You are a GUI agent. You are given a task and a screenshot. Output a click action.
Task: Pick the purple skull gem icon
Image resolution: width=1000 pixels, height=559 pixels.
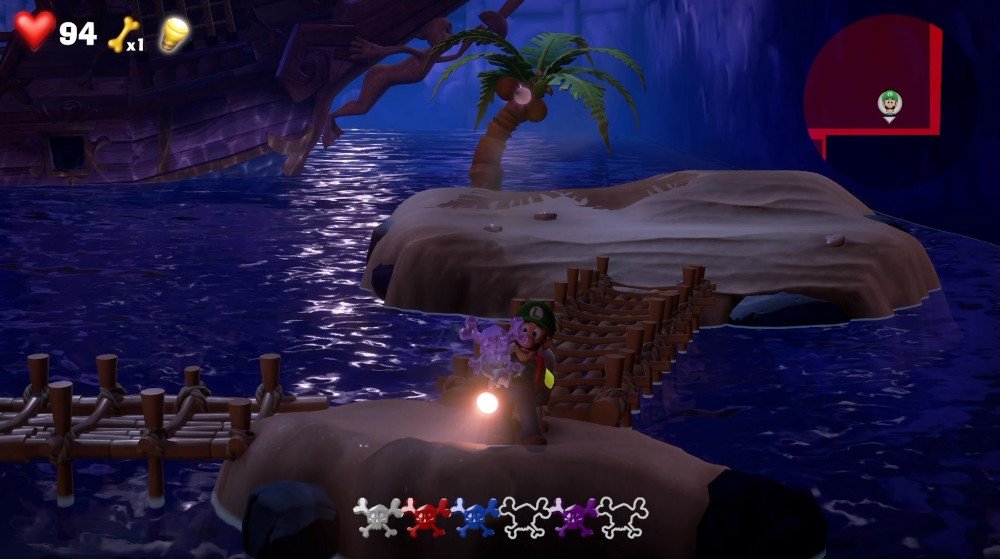[x=574, y=517]
